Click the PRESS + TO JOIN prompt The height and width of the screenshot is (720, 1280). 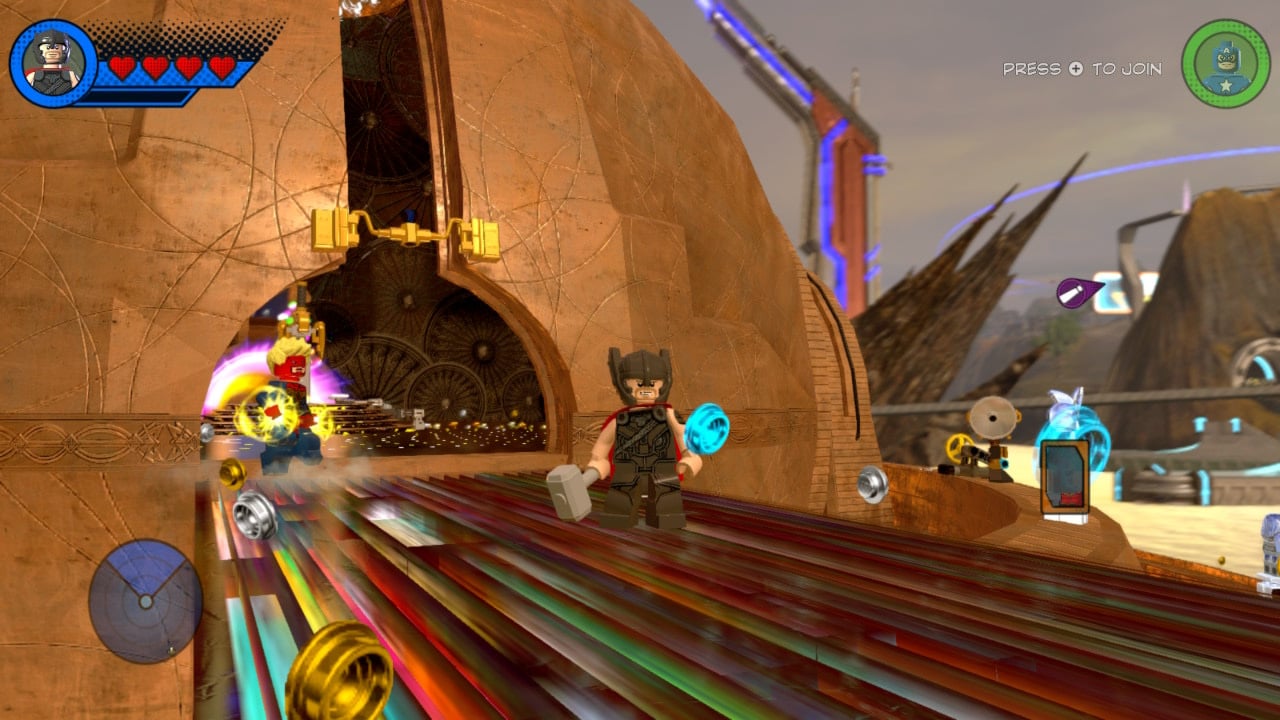point(1081,69)
